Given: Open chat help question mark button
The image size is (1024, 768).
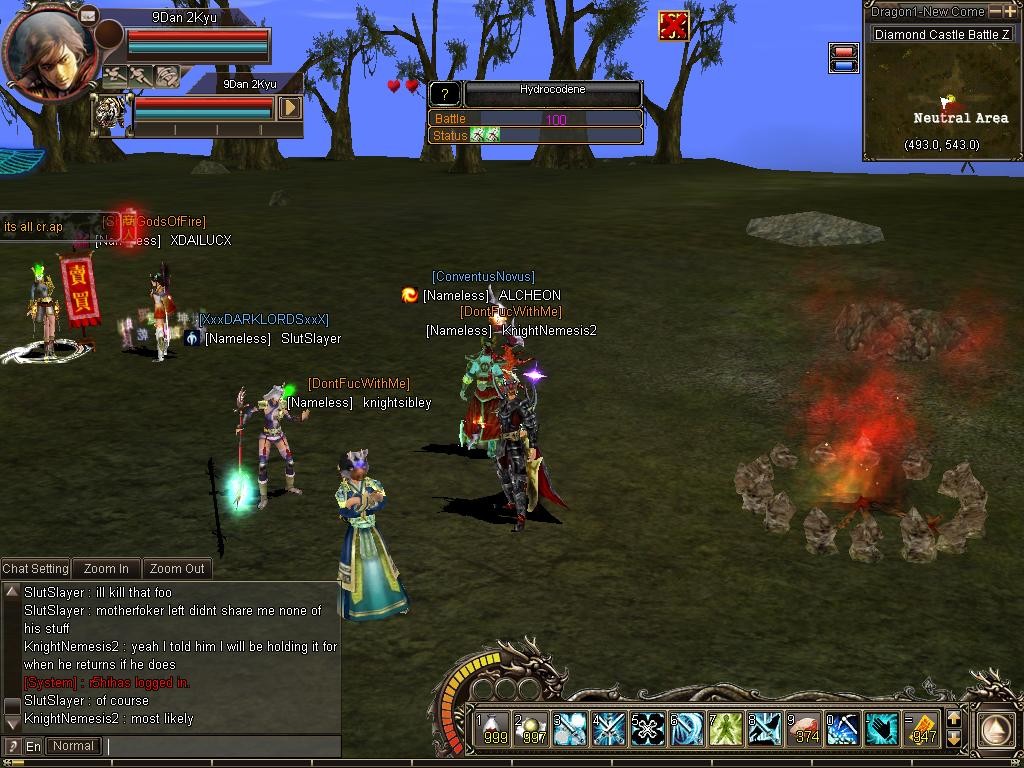Looking at the screenshot, I should 12,746.
